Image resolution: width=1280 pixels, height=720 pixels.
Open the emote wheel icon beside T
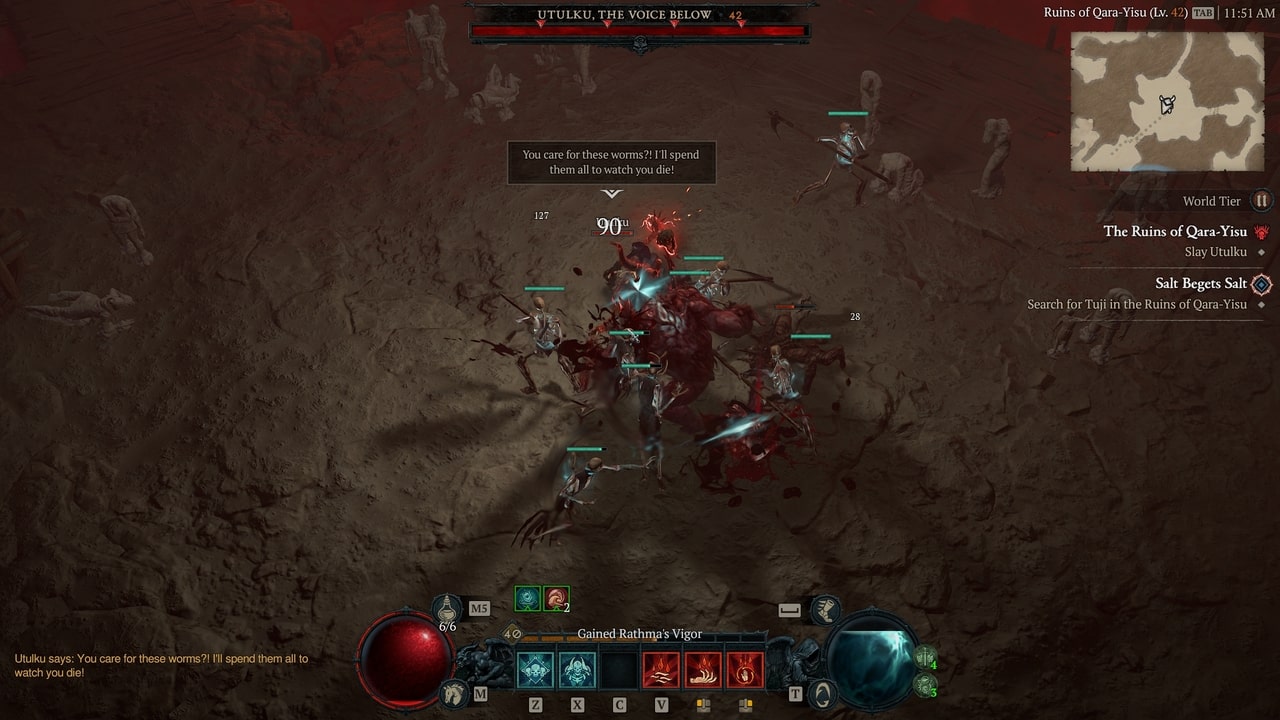(x=823, y=693)
